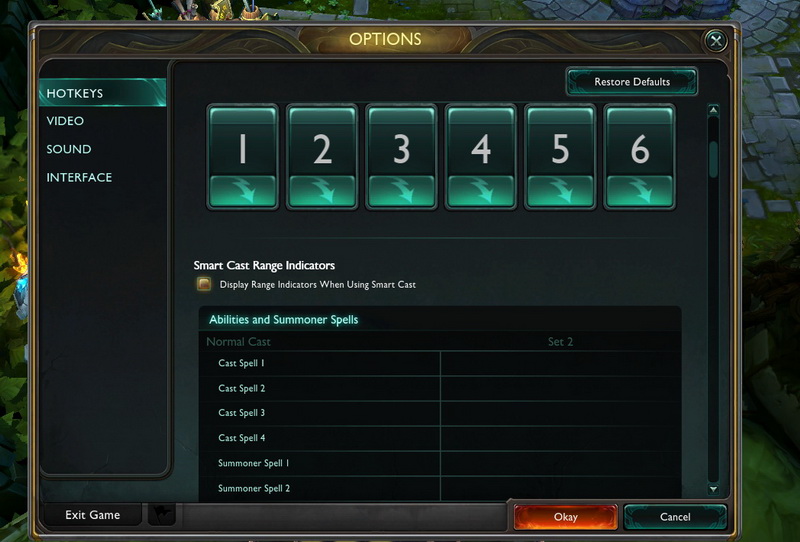The height and width of the screenshot is (542, 800).
Task: Set the Set 2 key for Cast Spell 3
Action: pos(560,413)
